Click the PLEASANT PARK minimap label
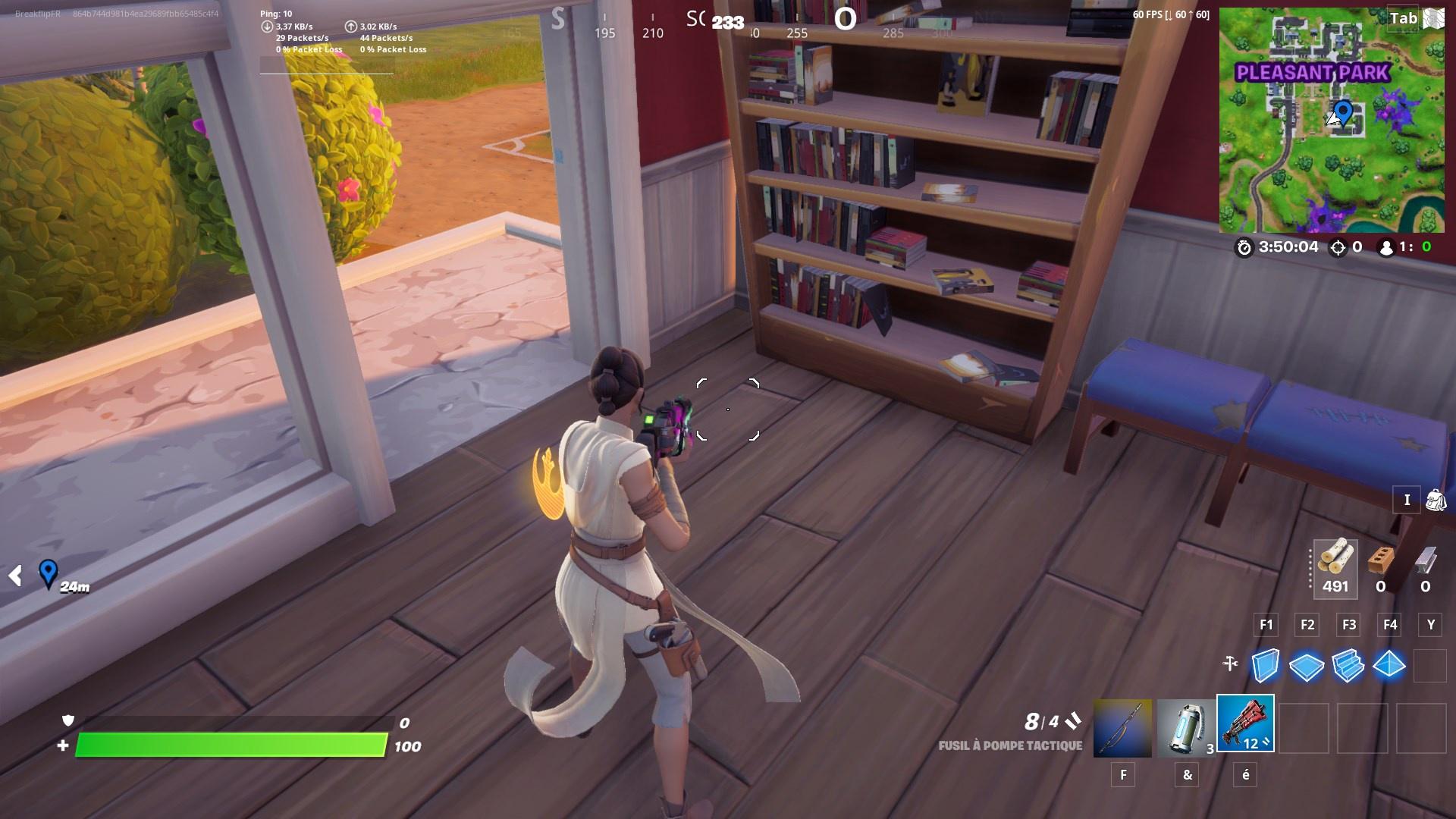The height and width of the screenshot is (819, 1456). click(1313, 74)
